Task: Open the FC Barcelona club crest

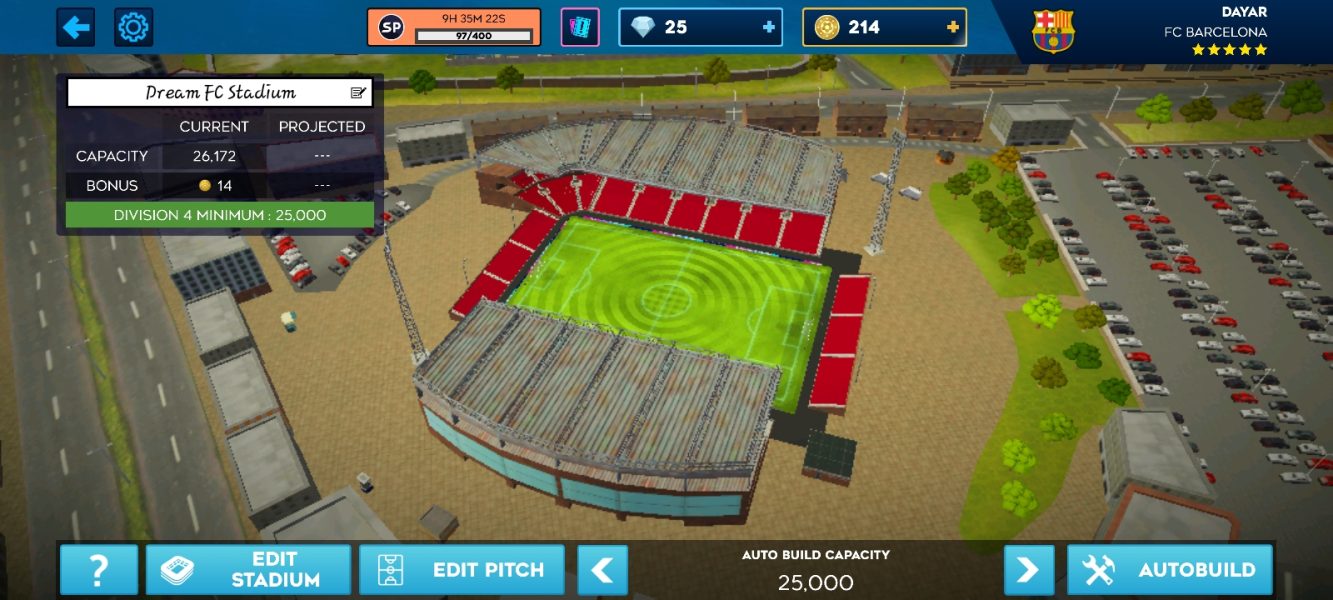Action: 1053,30
